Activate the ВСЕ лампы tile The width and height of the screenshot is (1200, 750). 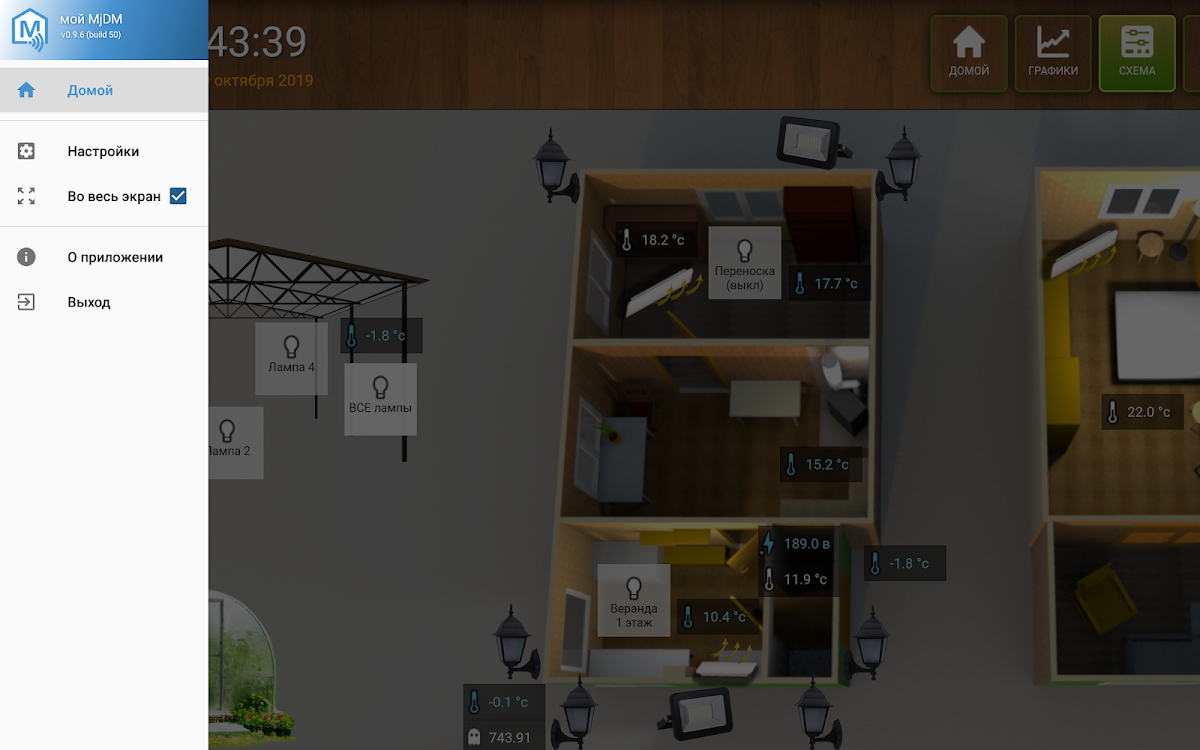pos(380,398)
